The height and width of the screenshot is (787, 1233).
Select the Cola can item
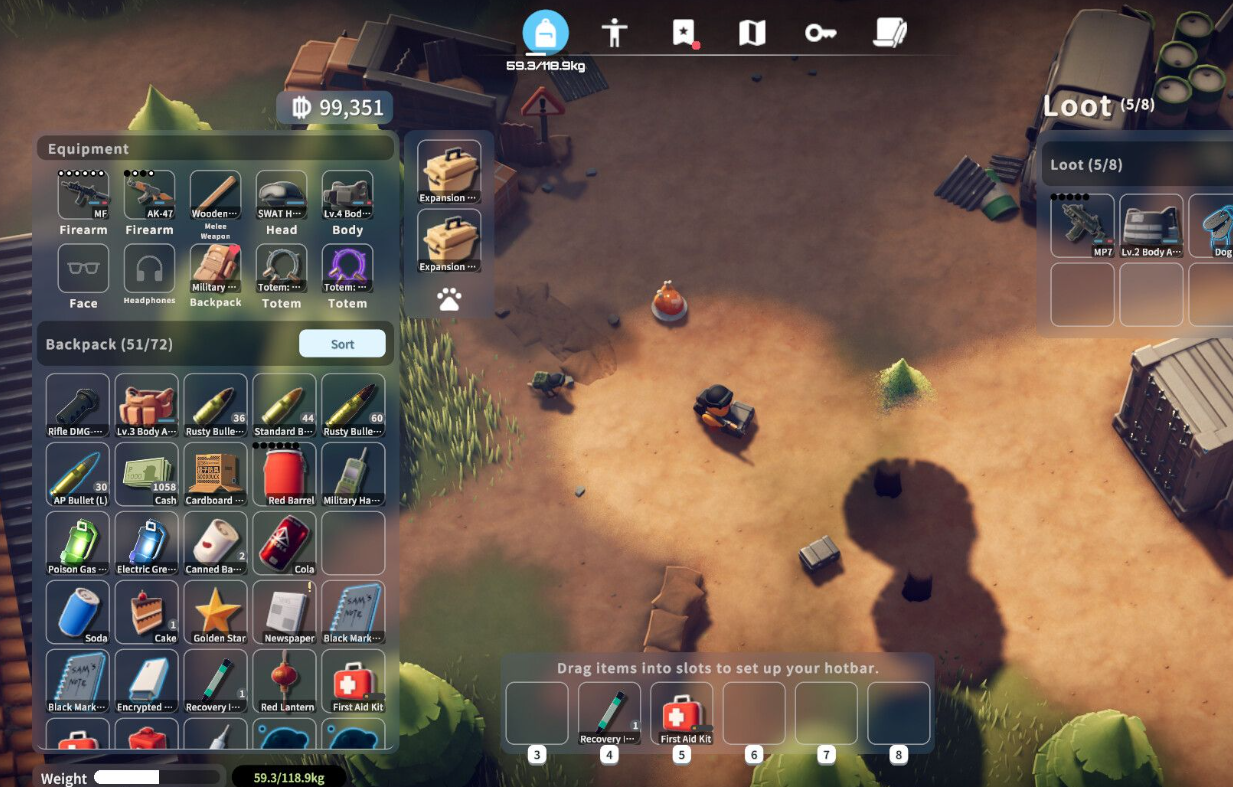tap(285, 544)
